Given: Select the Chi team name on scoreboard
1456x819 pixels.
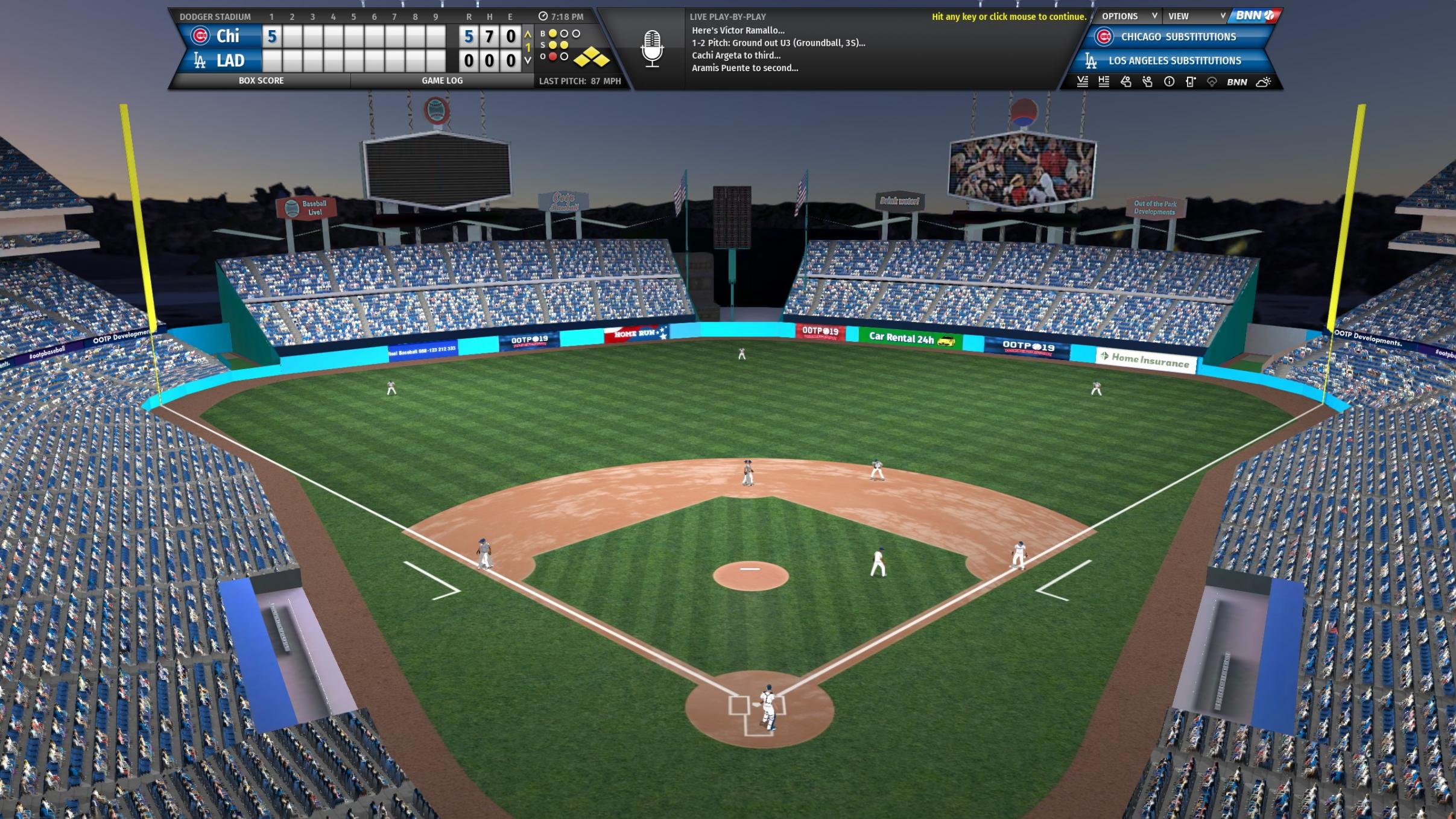Looking at the screenshot, I should pyautogui.click(x=227, y=36).
